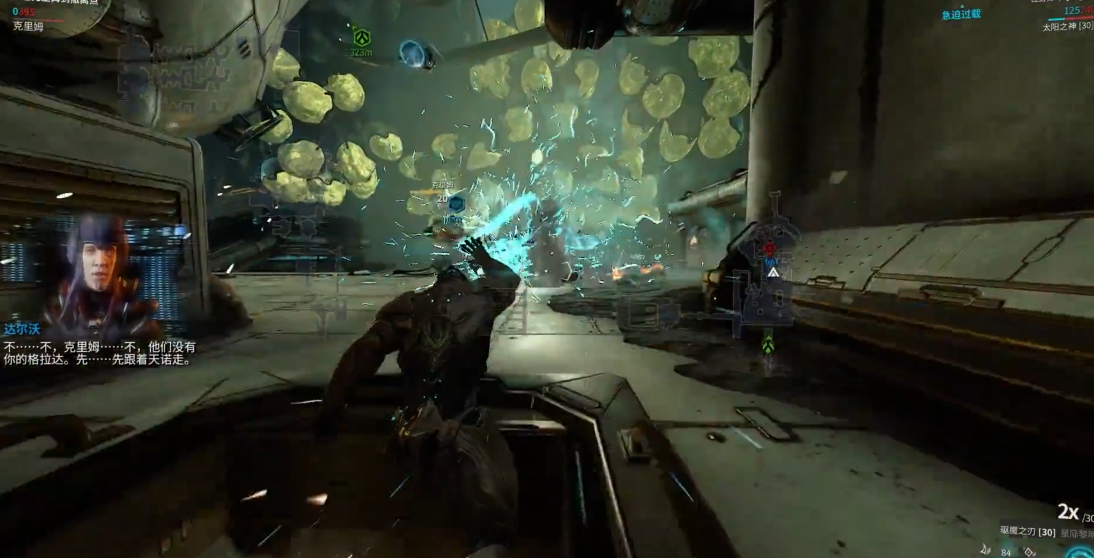Select the green objective waypoint marker
The image size is (1094, 558).
coord(360,36)
